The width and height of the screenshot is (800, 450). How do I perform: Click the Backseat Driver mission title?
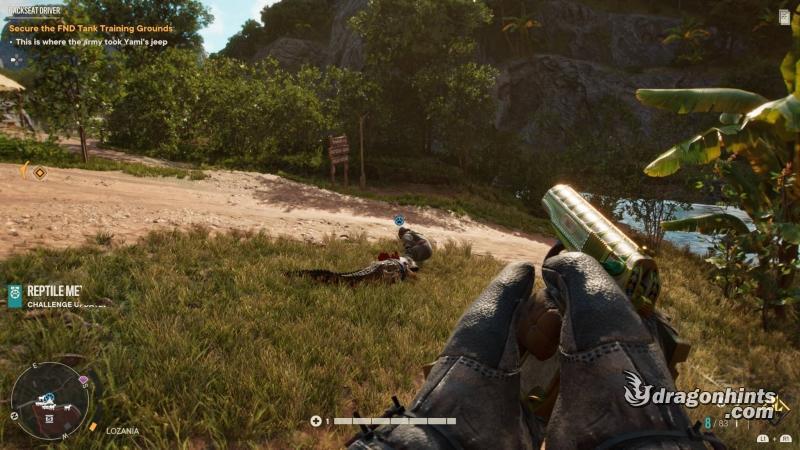point(33,10)
